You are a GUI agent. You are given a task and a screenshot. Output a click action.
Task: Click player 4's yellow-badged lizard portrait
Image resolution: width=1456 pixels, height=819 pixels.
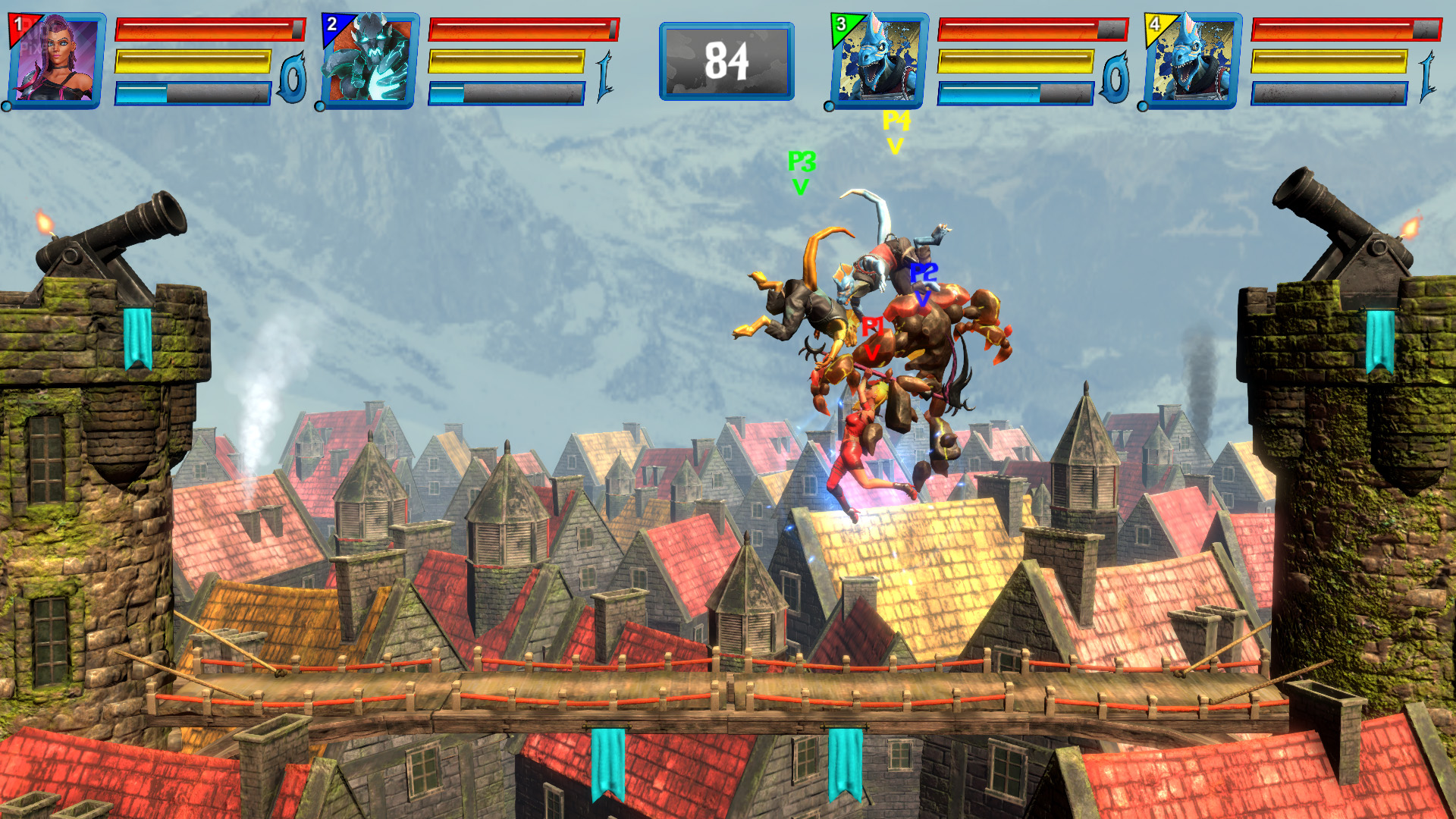(1193, 61)
